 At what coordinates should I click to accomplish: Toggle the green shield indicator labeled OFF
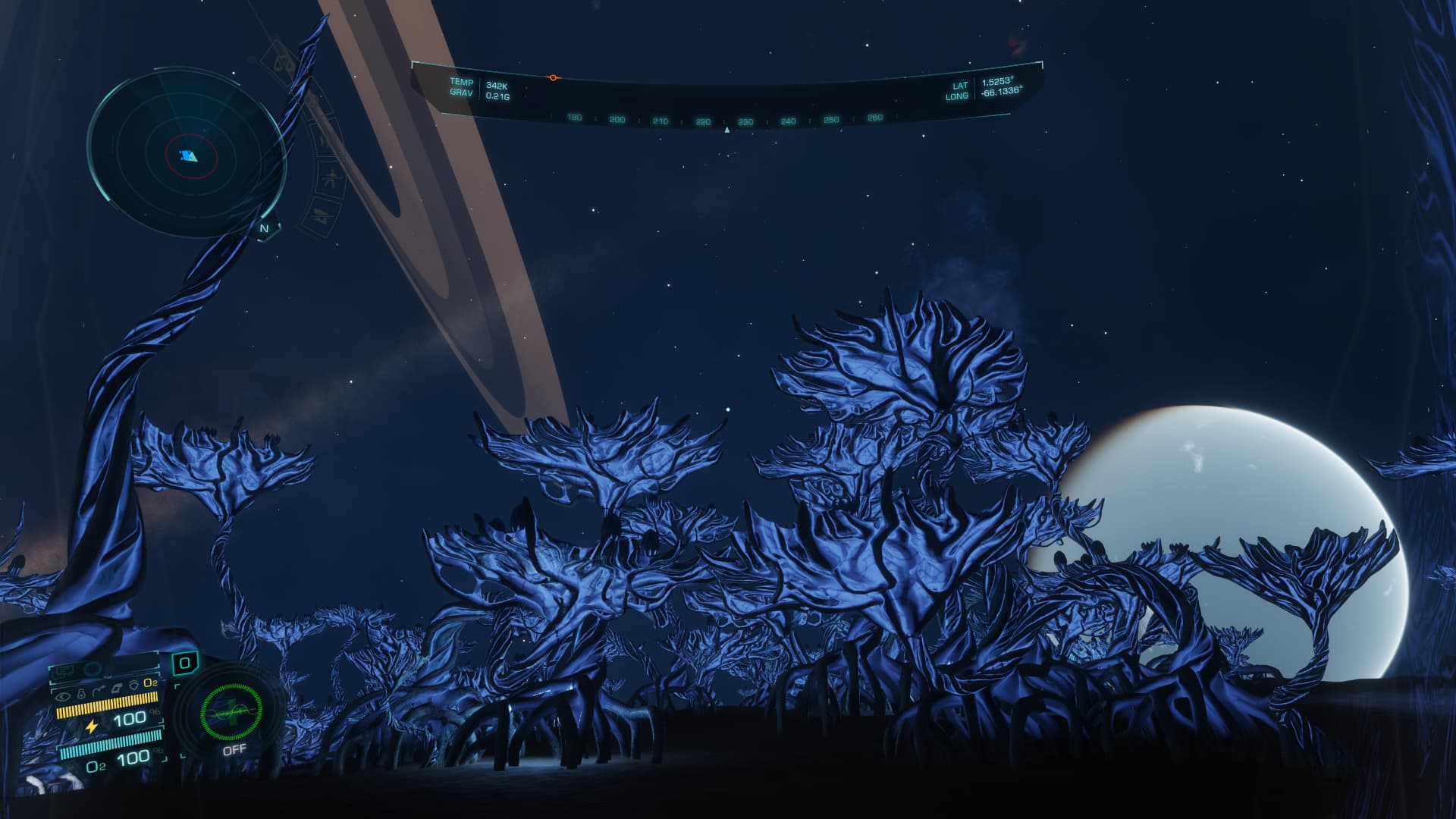click(x=231, y=713)
